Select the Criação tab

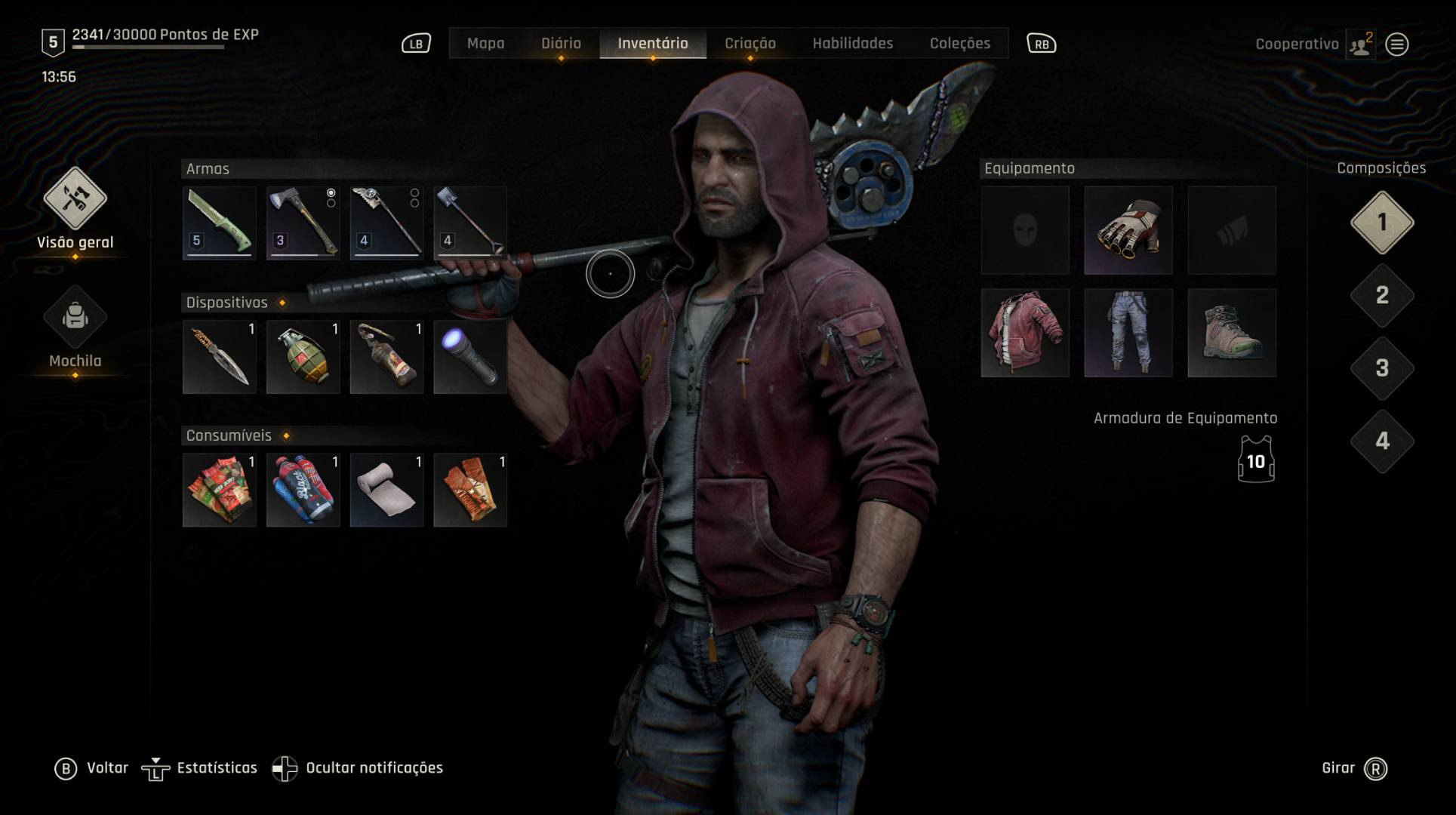tap(750, 44)
